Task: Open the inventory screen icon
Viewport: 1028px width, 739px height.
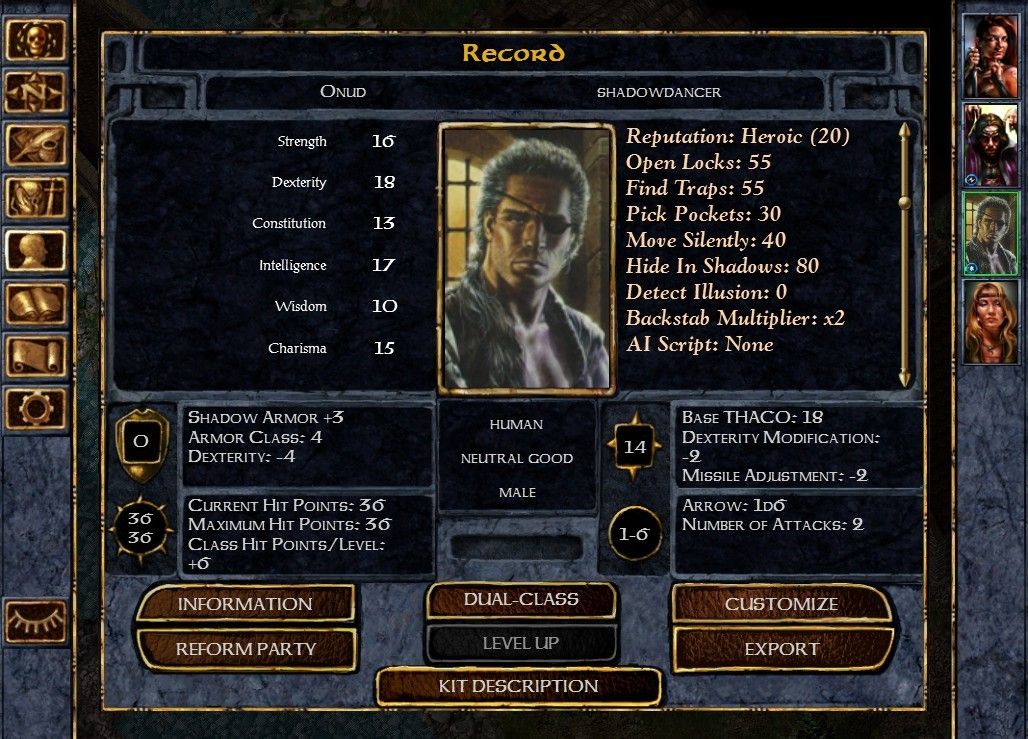Action: tap(36, 198)
